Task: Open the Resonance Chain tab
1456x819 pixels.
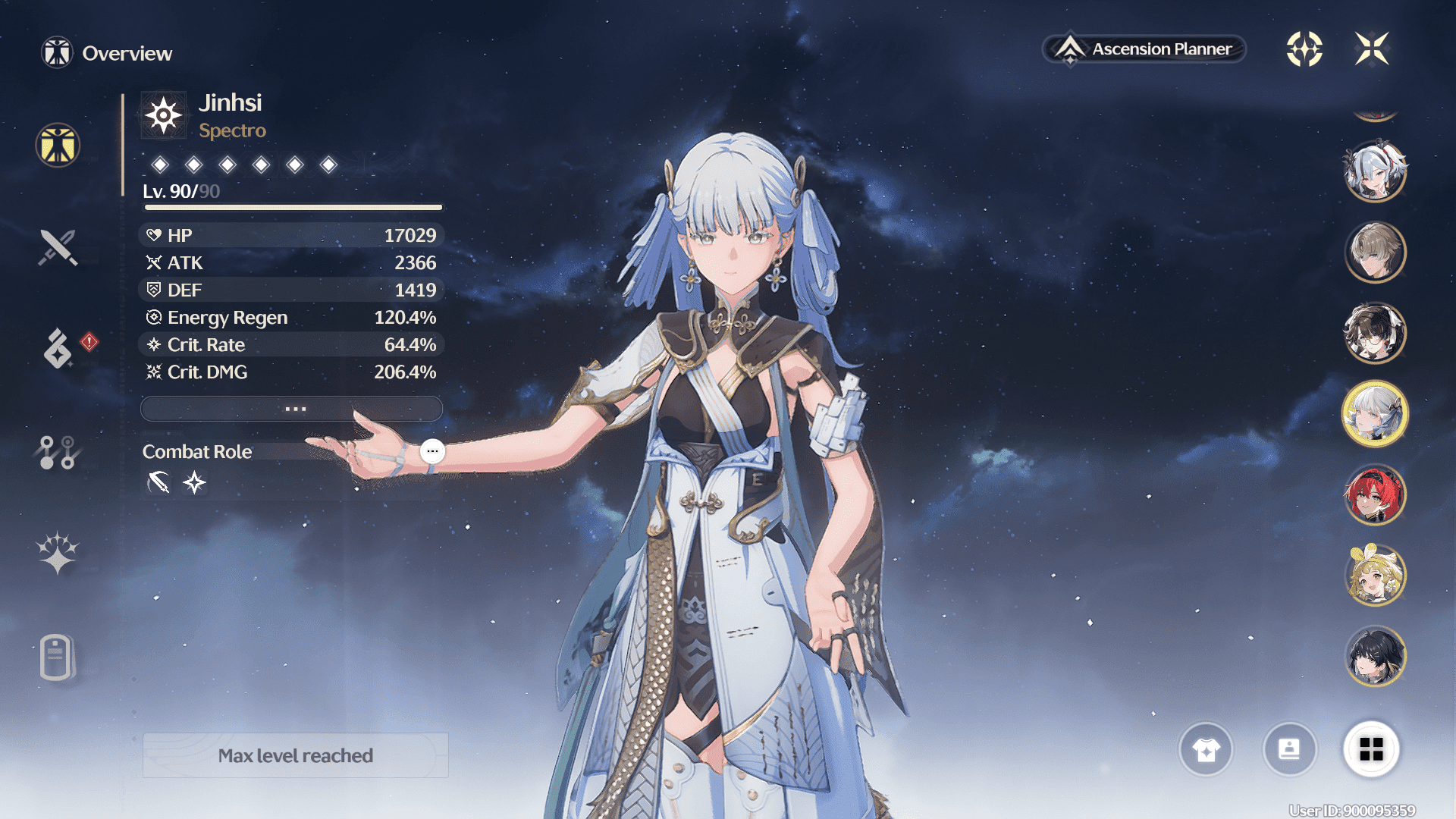Action: pyautogui.click(x=57, y=553)
